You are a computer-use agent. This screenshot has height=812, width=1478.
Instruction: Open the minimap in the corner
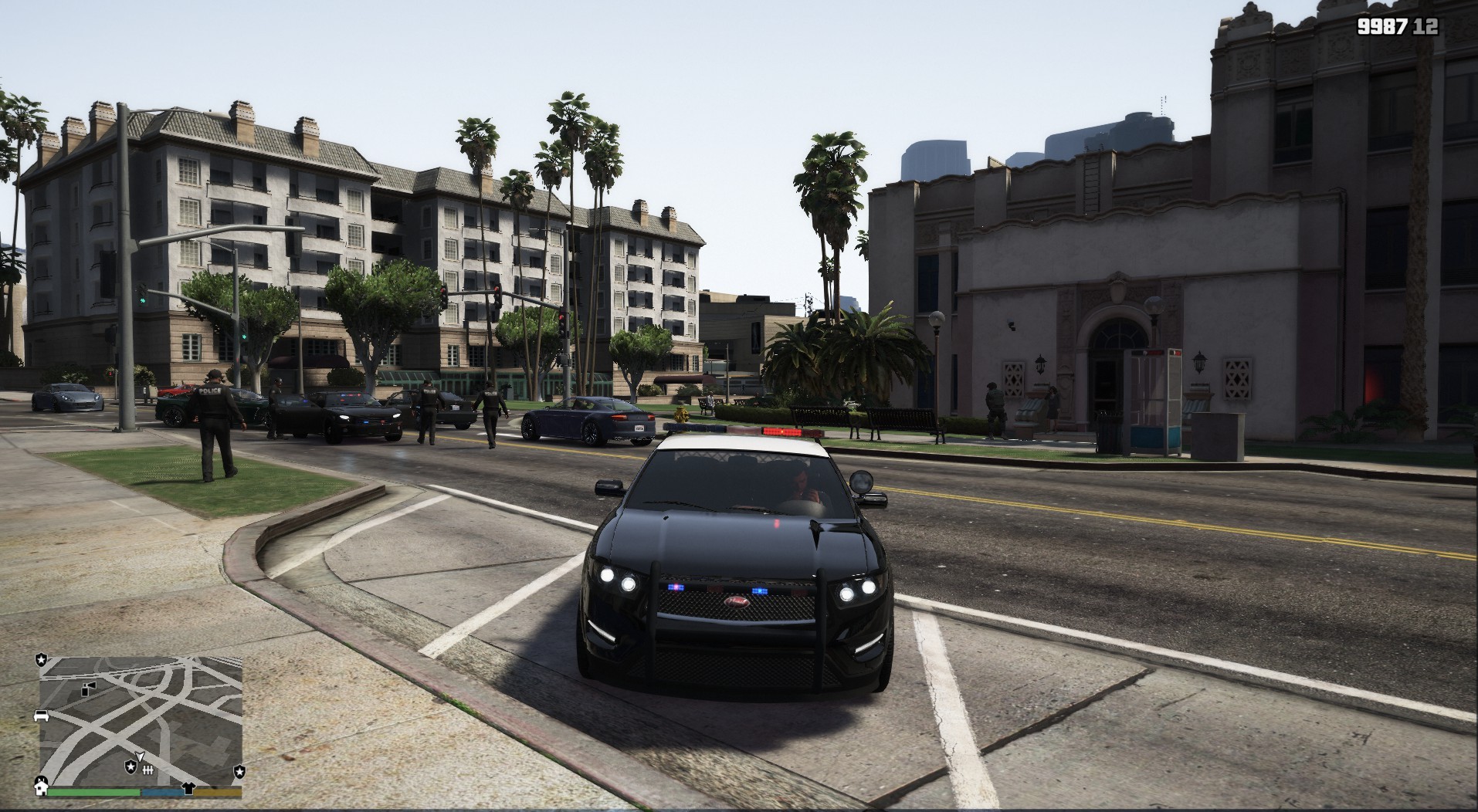[141, 719]
